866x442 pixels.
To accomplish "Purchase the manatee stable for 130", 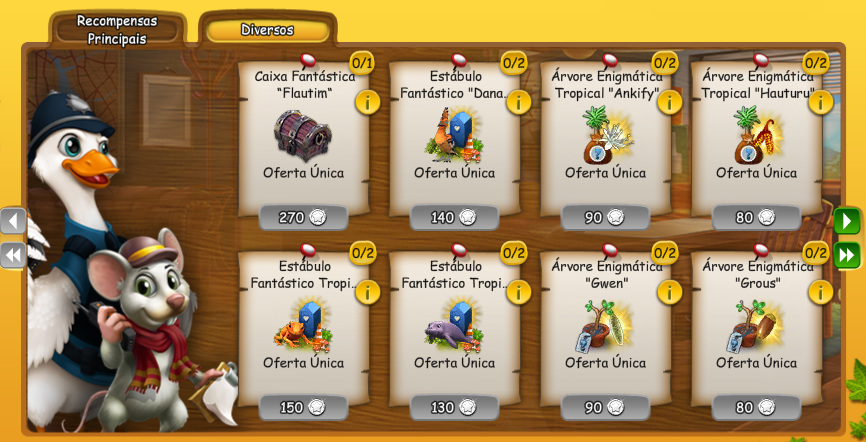I will (455, 407).
